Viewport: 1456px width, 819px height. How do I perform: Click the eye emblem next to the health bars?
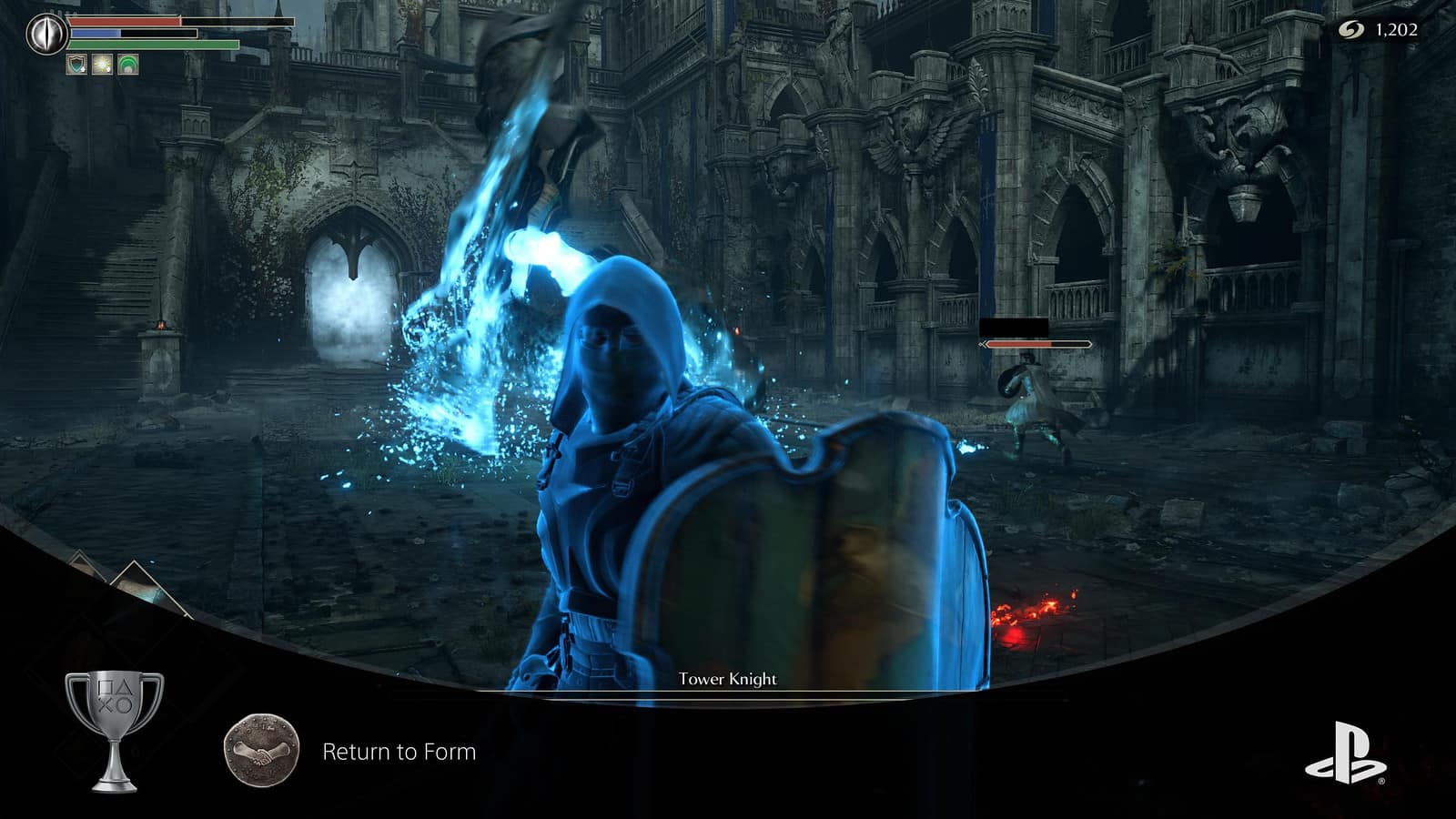[x=45, y=33]
